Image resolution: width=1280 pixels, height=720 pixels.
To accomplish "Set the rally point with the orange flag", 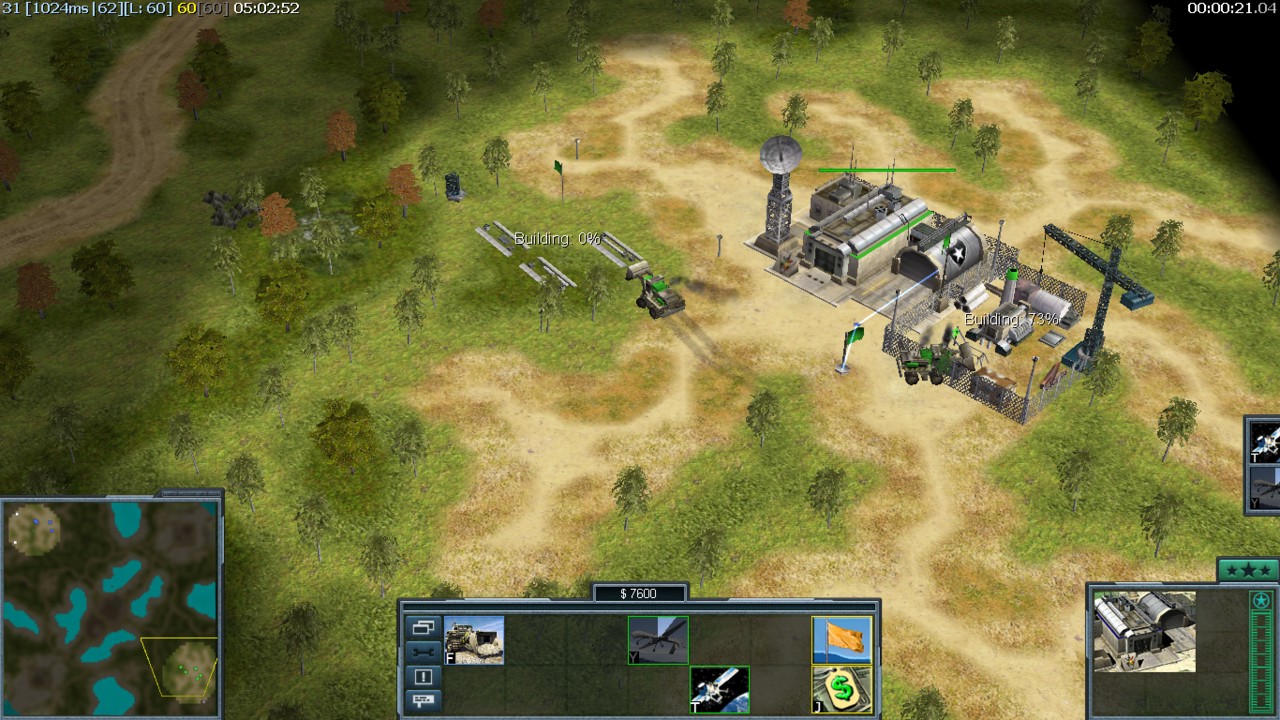I will click(842, 641).
